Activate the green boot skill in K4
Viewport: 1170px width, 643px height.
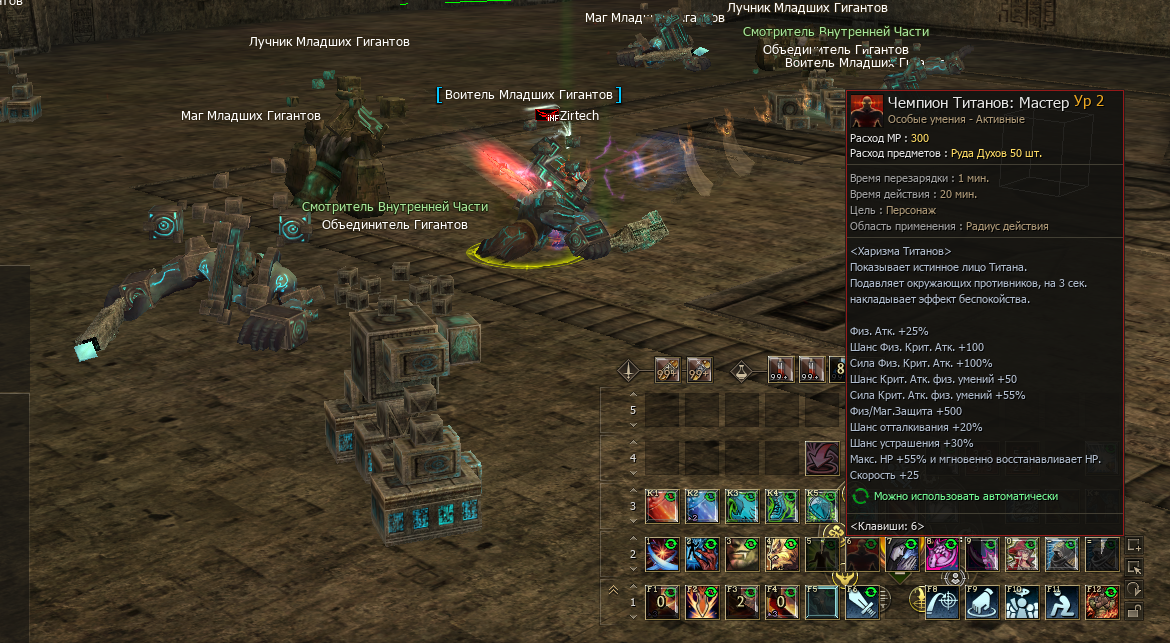point(782,506)
